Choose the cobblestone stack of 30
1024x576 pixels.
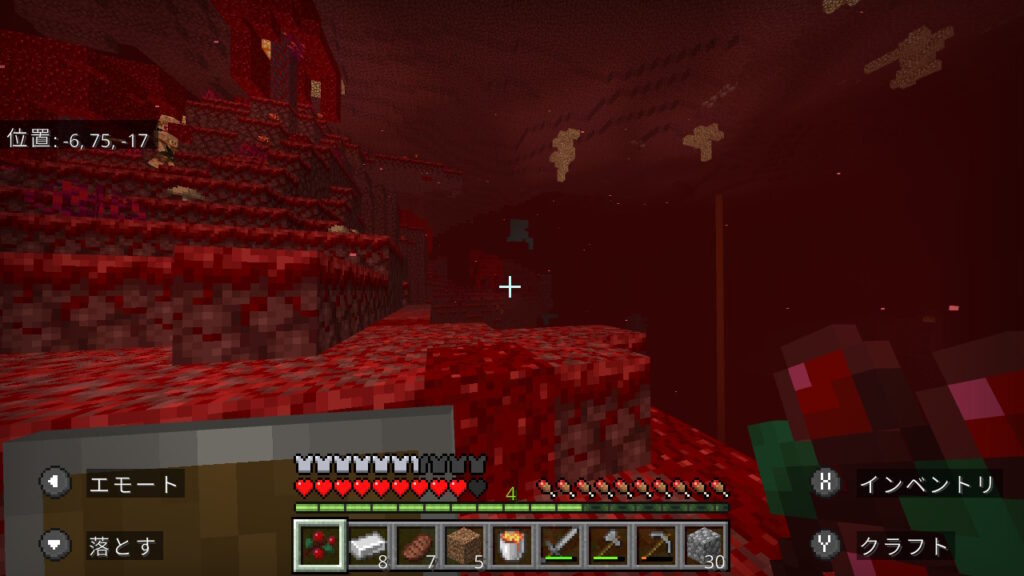tap(703, 545)
